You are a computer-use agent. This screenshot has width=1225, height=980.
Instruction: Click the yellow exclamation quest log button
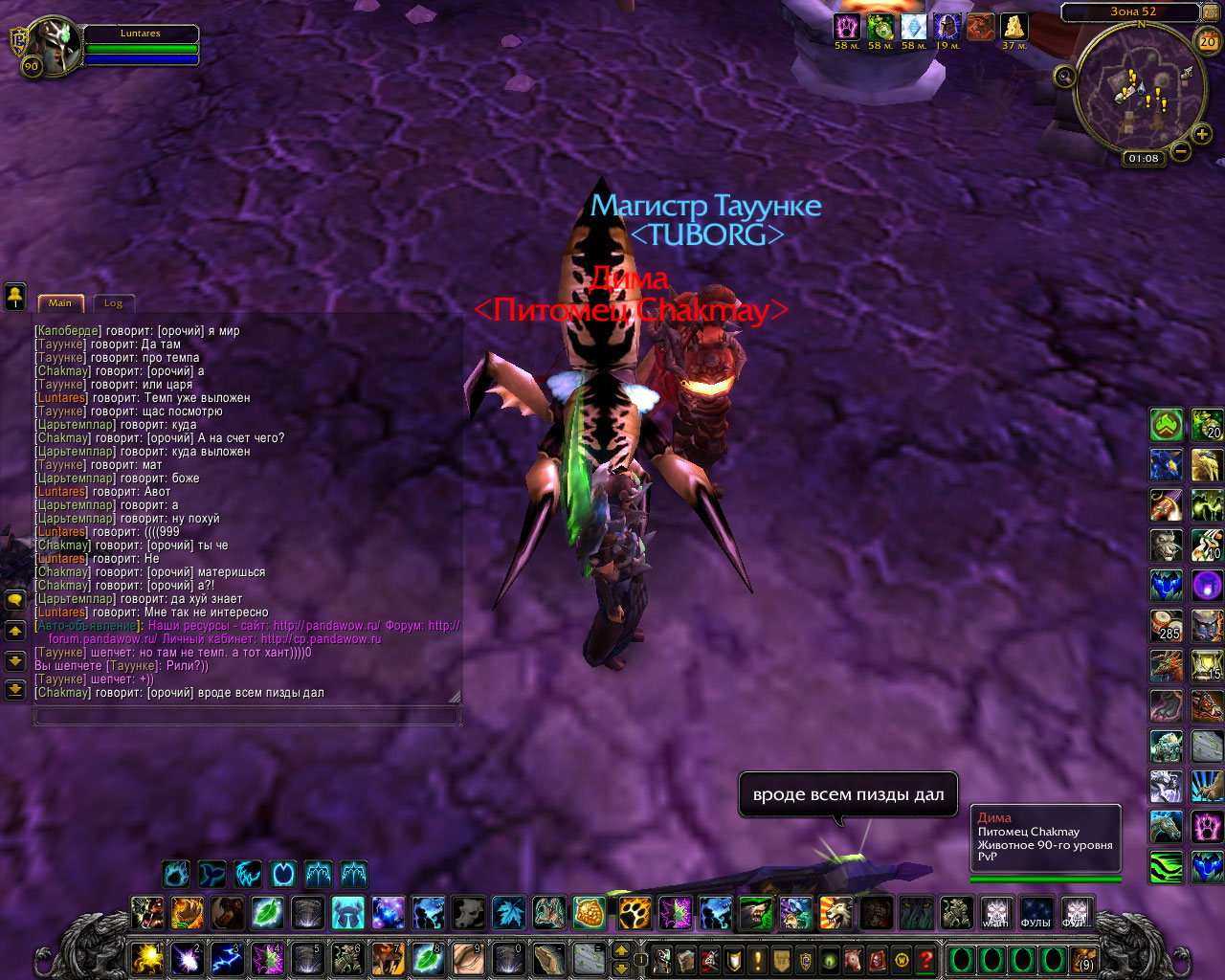tap(758, 959)
